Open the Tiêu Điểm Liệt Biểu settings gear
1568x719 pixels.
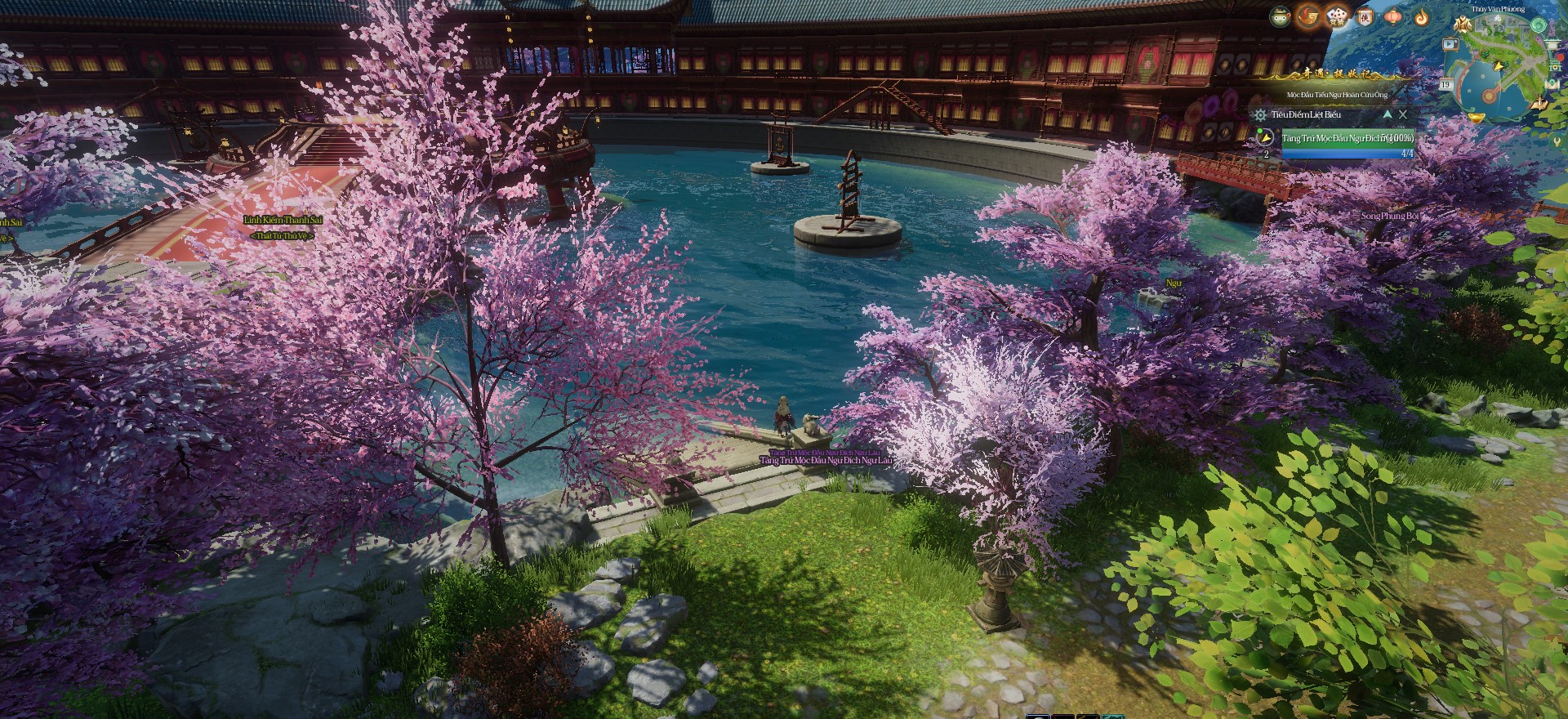click(x=1261, y=115)
